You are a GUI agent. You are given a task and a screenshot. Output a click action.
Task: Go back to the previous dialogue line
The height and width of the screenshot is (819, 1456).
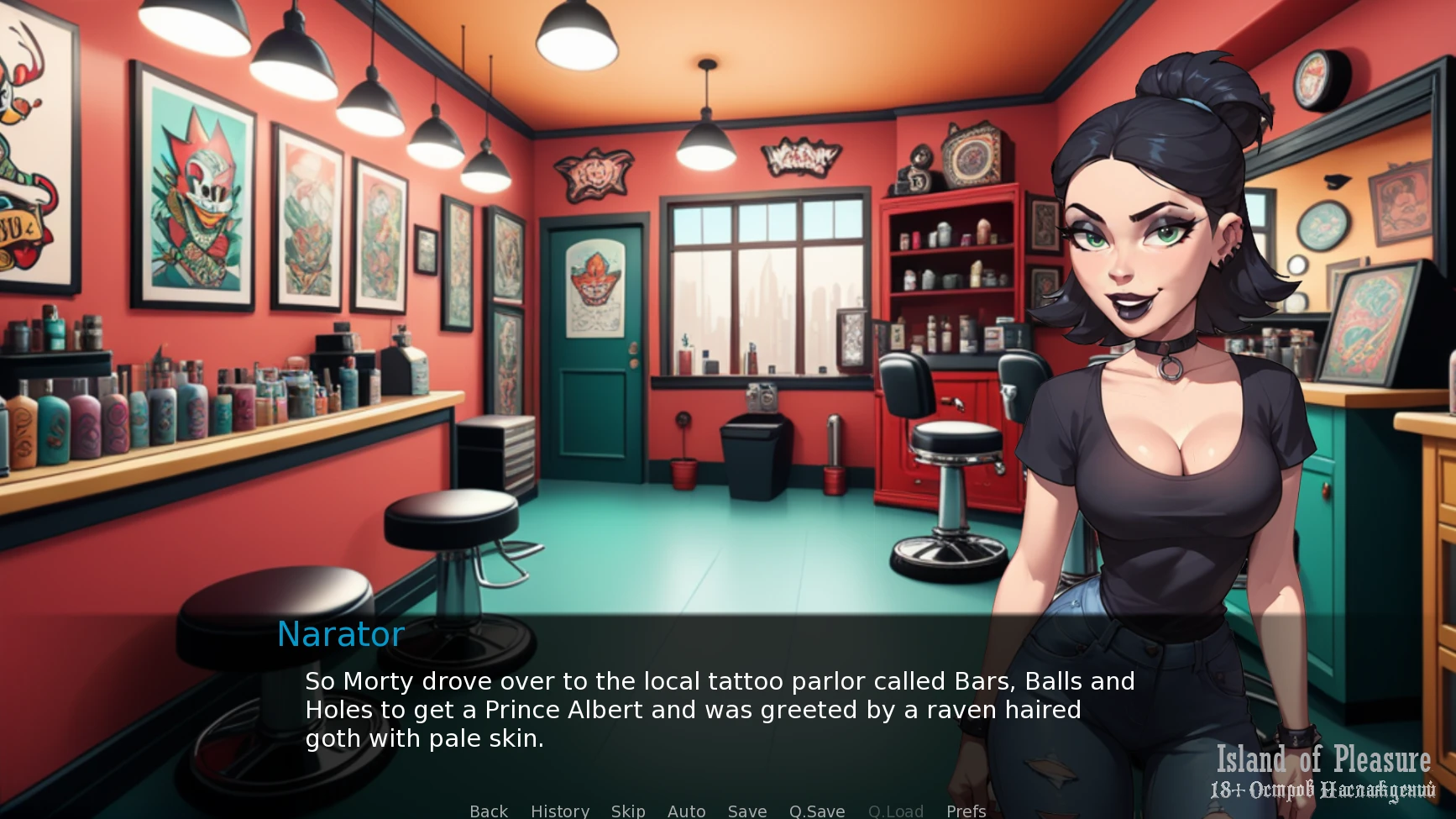489,811
